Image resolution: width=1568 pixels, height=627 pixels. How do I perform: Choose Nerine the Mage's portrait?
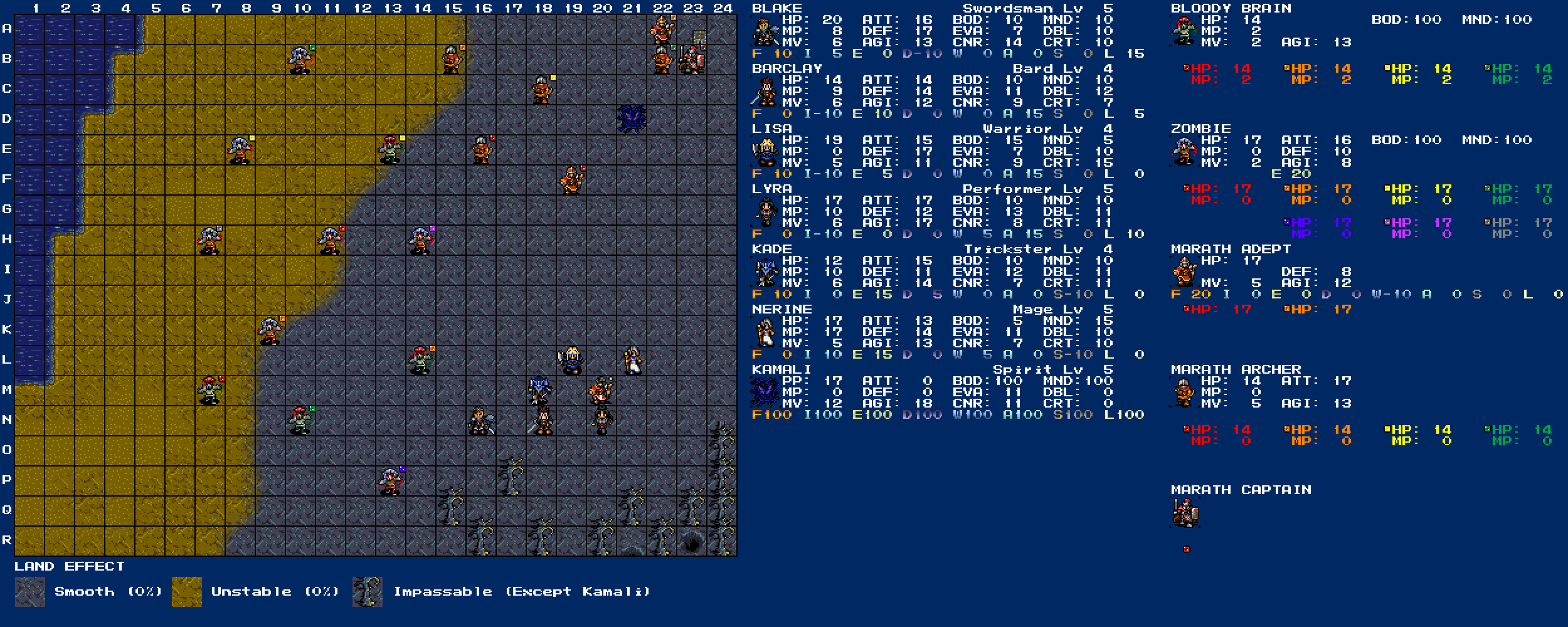pyautogui.click(x=765, y=332)
